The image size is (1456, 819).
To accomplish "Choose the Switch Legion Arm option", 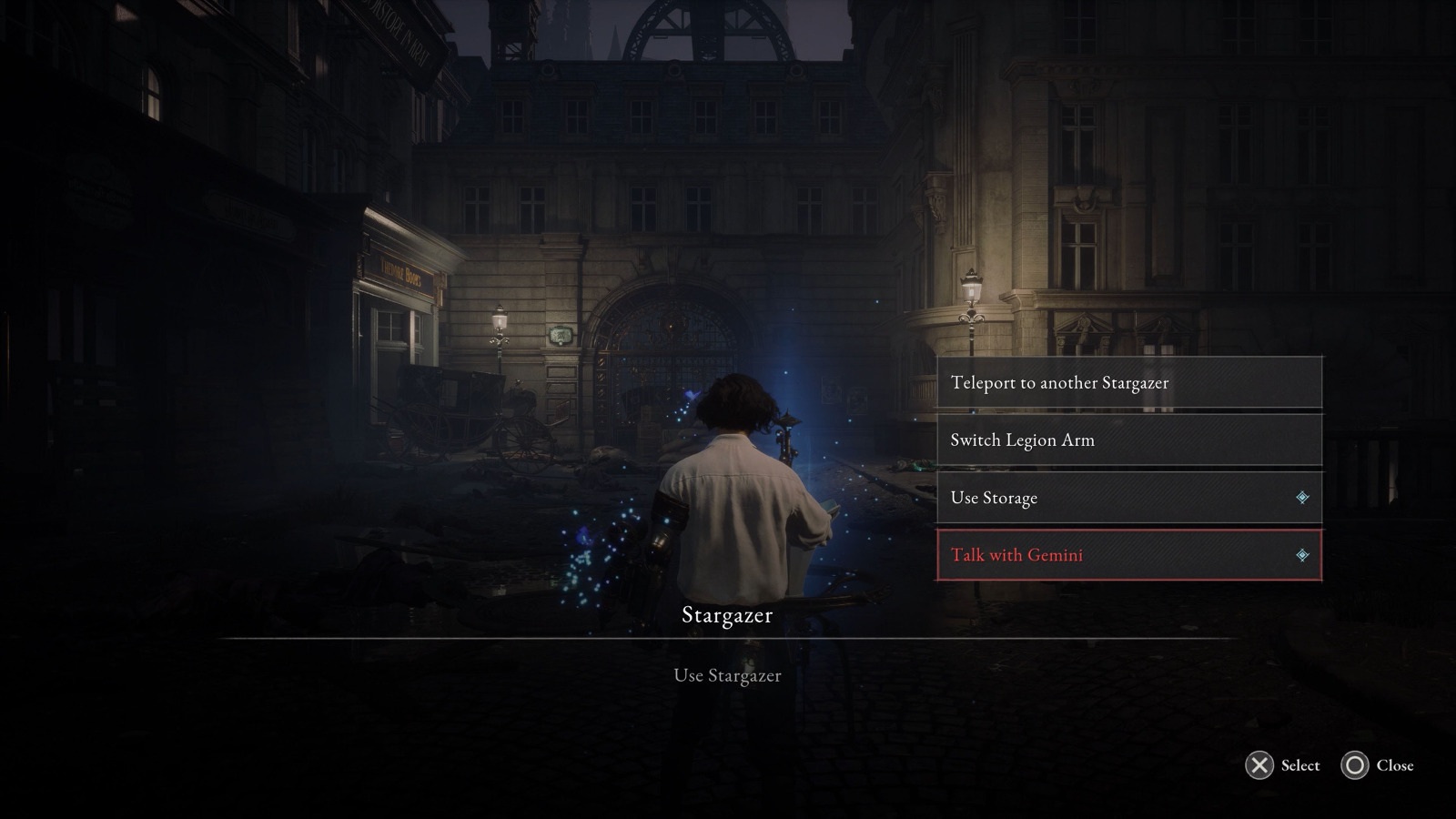I will (x=1128, y=440).
